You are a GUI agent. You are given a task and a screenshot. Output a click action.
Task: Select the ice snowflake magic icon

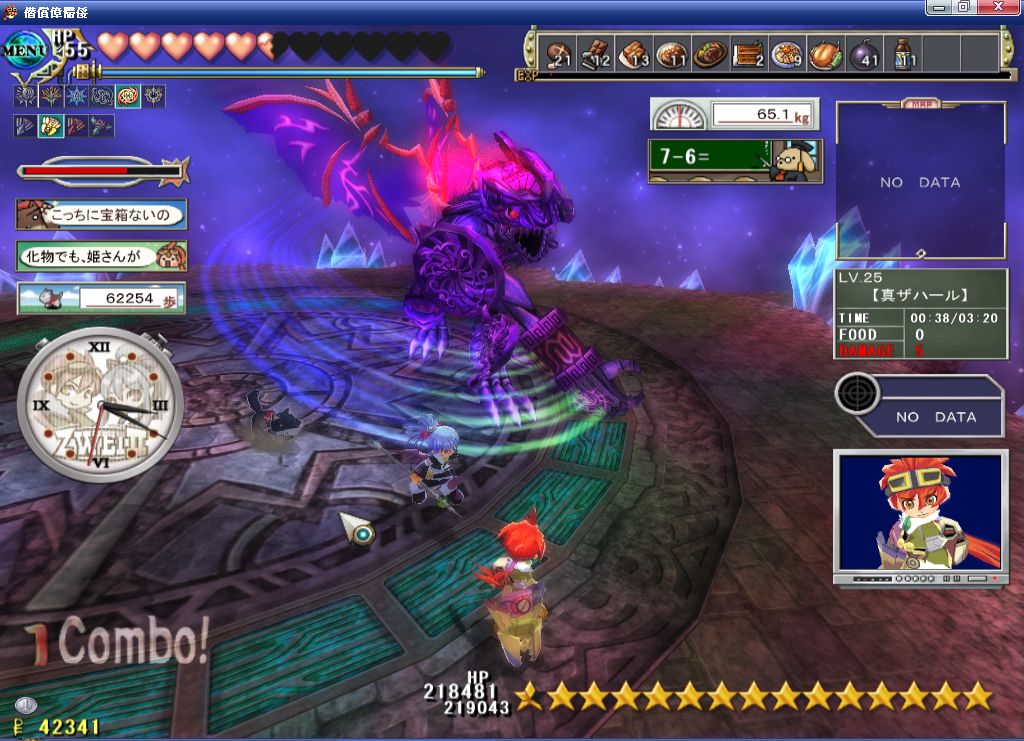pos(77,97)
